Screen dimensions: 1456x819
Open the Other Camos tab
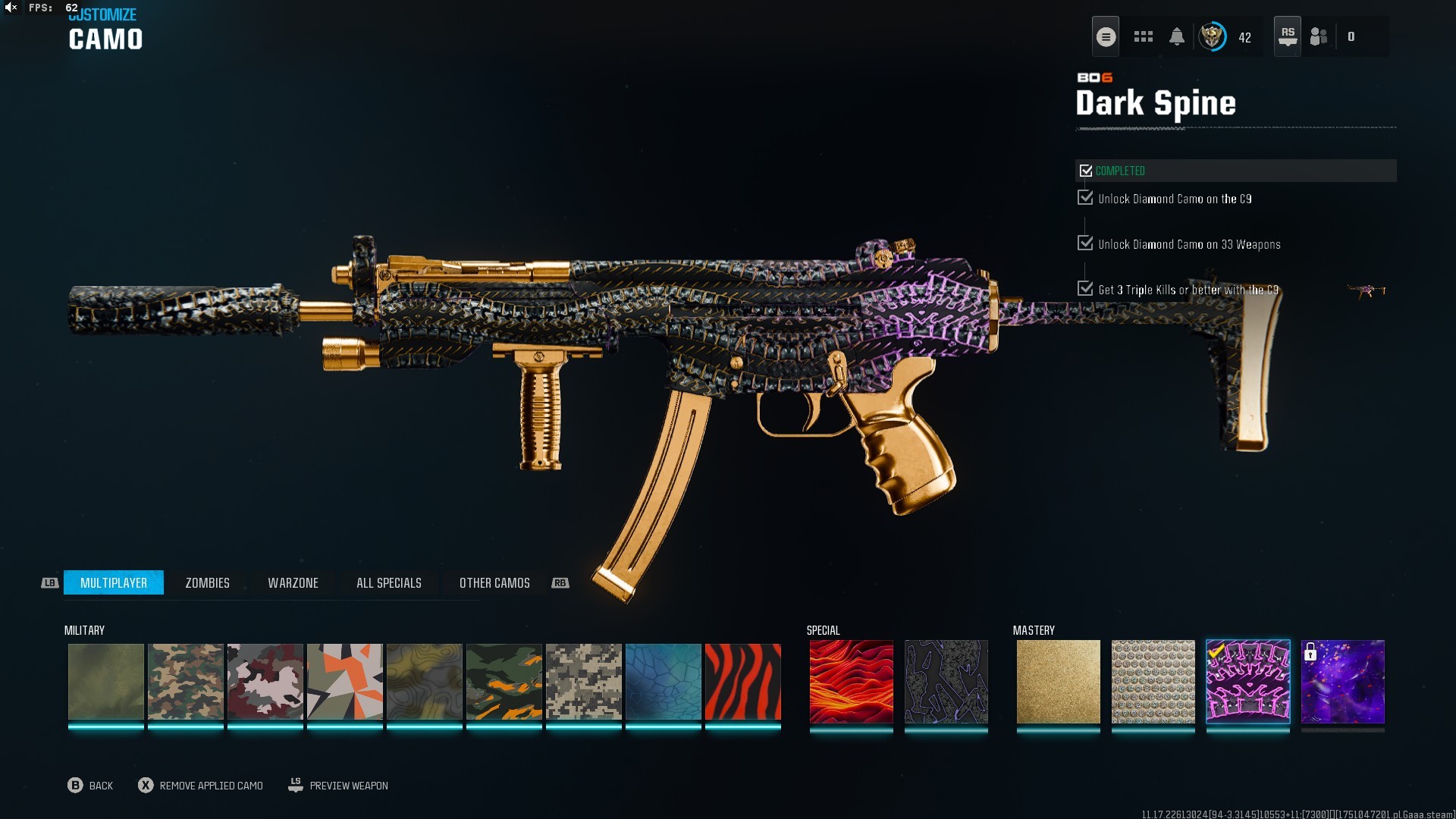click(494, 582)
